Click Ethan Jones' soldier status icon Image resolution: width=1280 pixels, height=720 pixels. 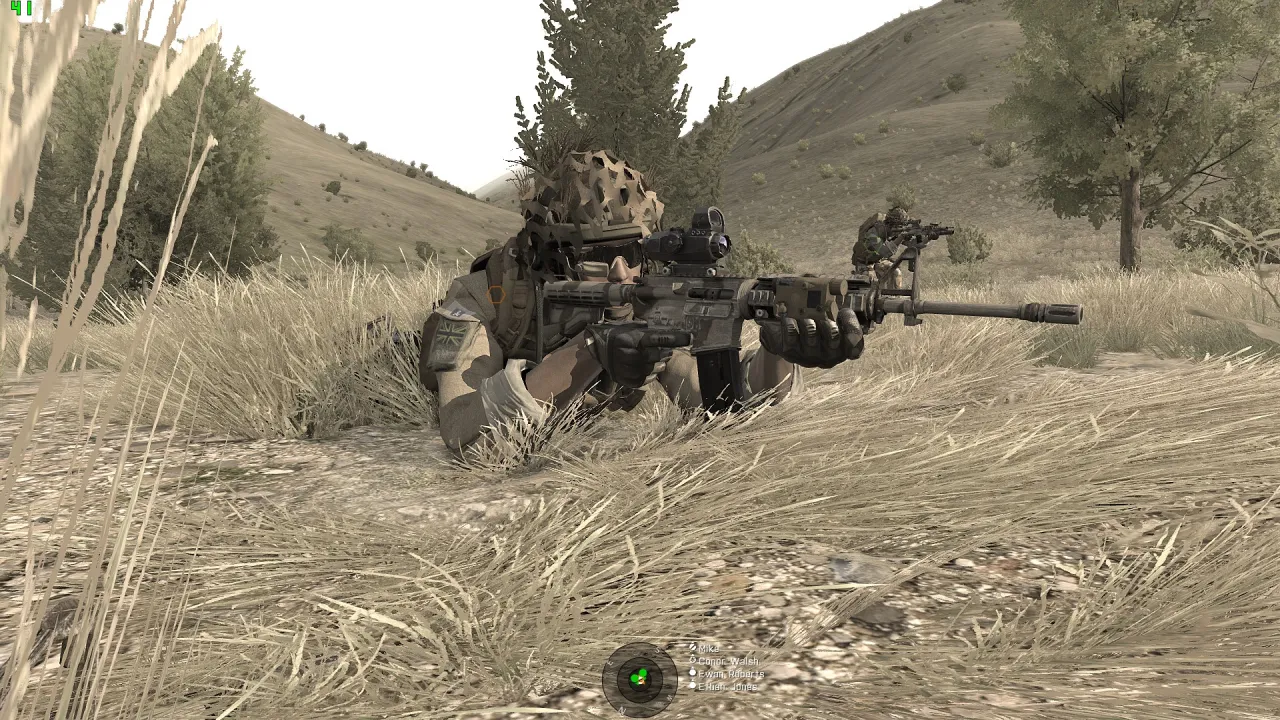(x=692, y=685)
